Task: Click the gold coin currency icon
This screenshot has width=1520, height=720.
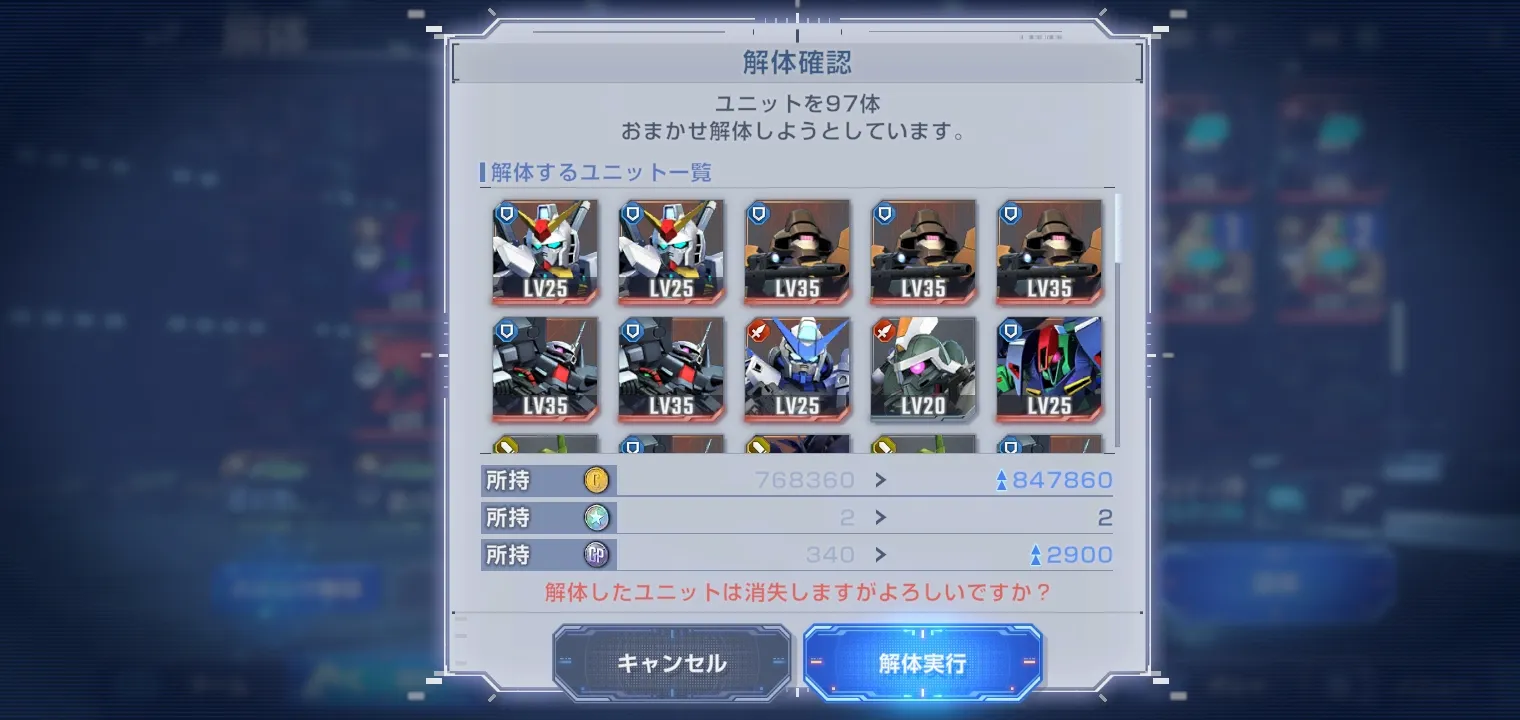Action: pos(597,480)
